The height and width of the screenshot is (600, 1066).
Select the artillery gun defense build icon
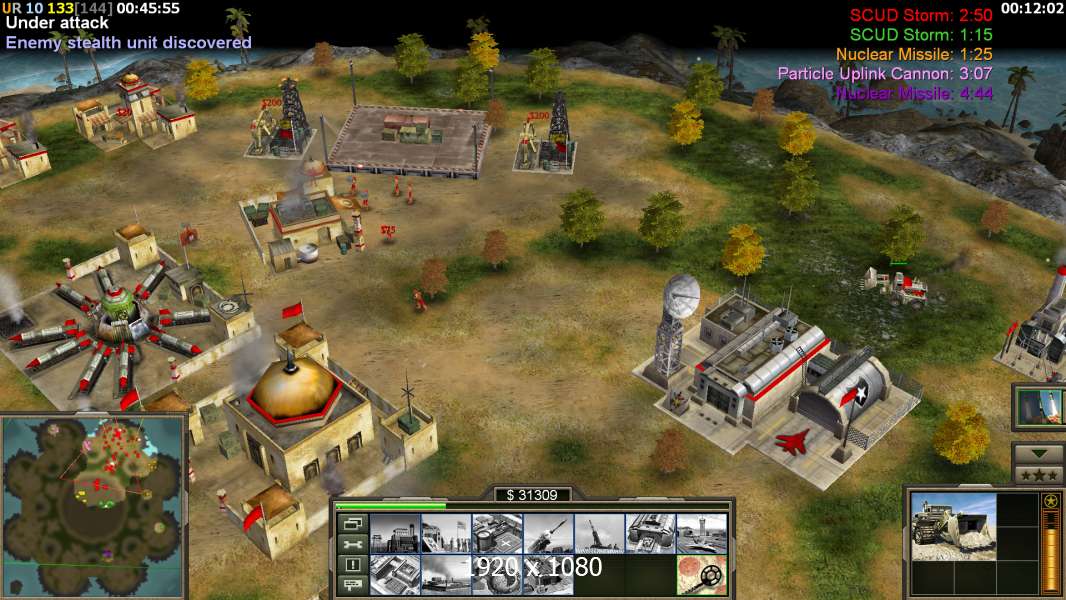(599, 534)
